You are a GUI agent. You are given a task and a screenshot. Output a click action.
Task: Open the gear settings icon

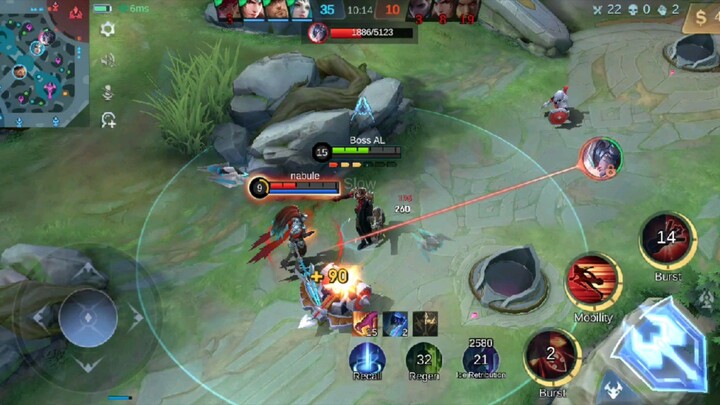108,29
